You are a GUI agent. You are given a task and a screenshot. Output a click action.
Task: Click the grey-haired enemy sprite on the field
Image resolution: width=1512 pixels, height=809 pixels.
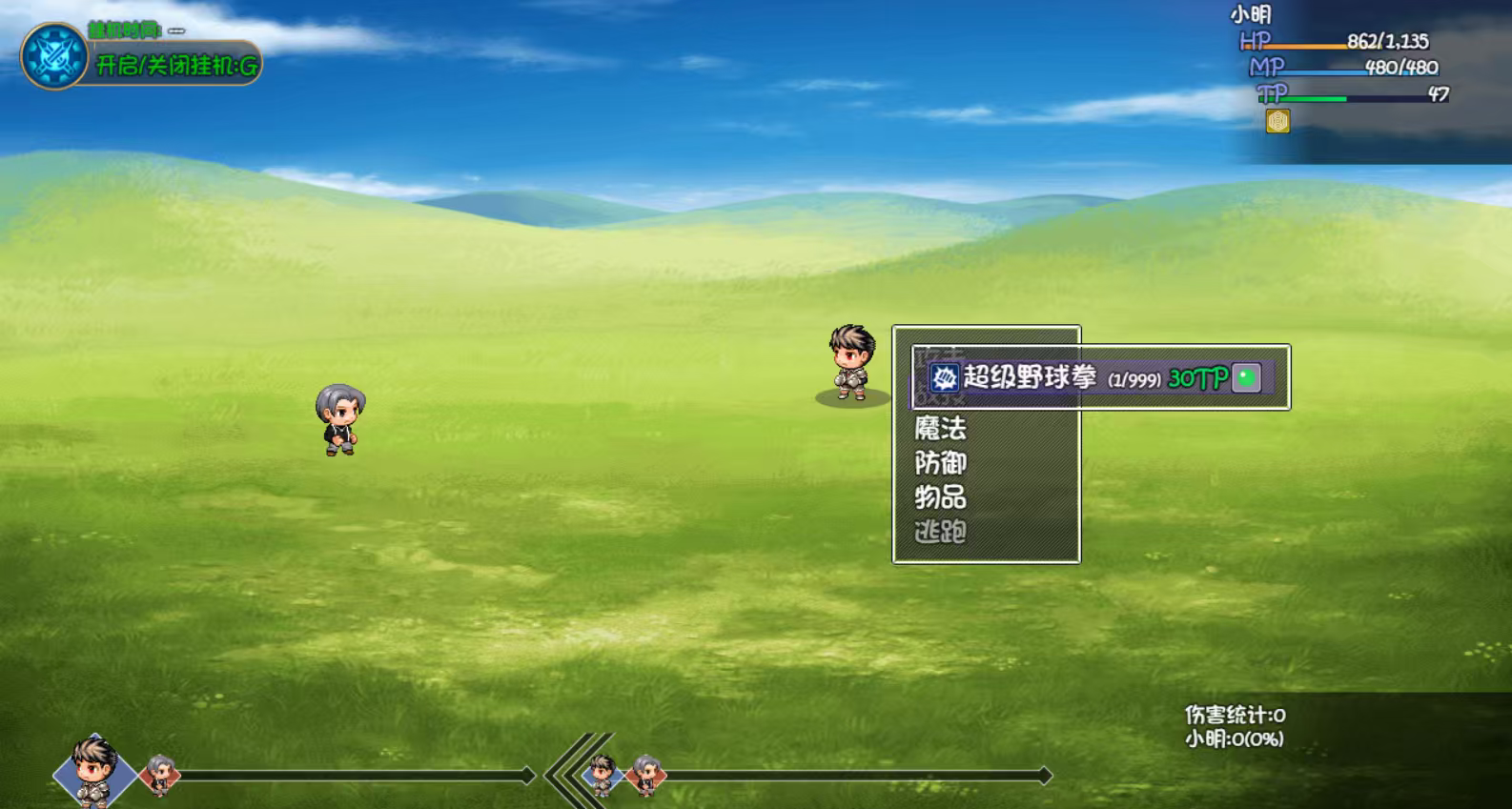pyautogui.click(x=338, y=419)
